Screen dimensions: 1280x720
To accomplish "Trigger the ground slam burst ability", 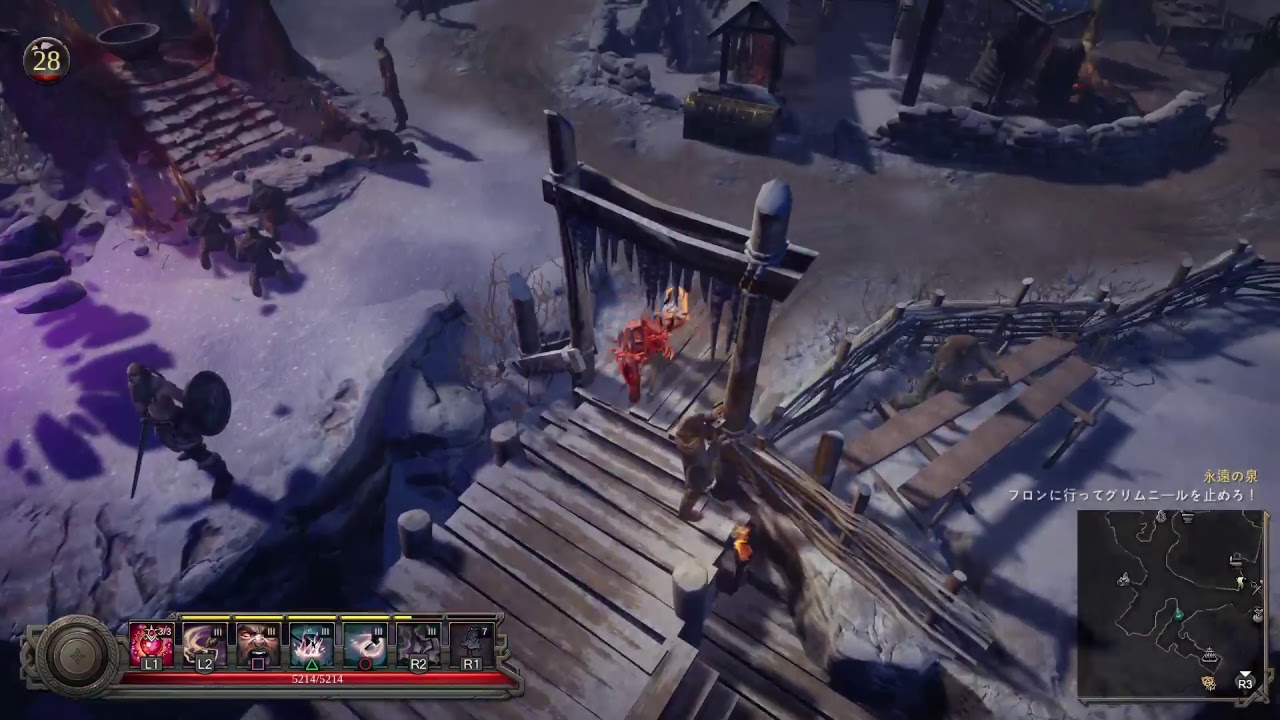I will (312, 643).
